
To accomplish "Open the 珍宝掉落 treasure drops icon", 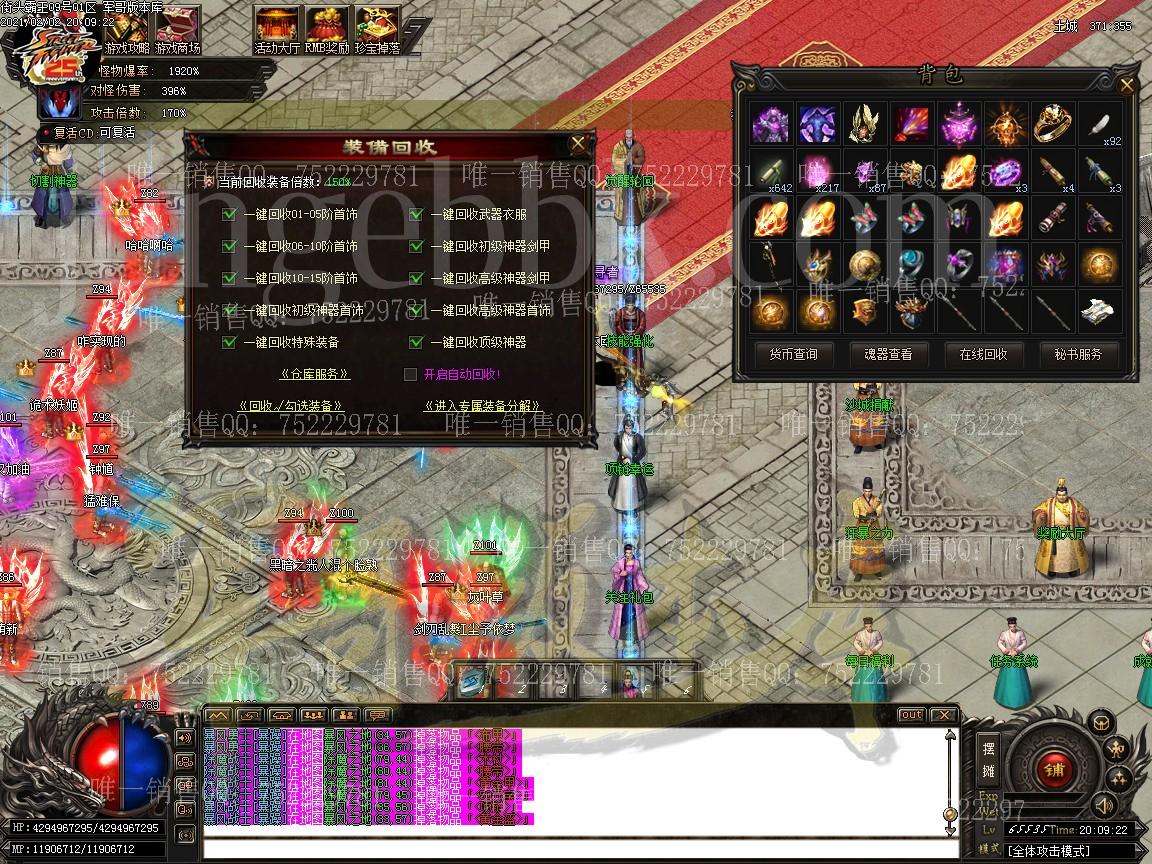I will (377, 28).
